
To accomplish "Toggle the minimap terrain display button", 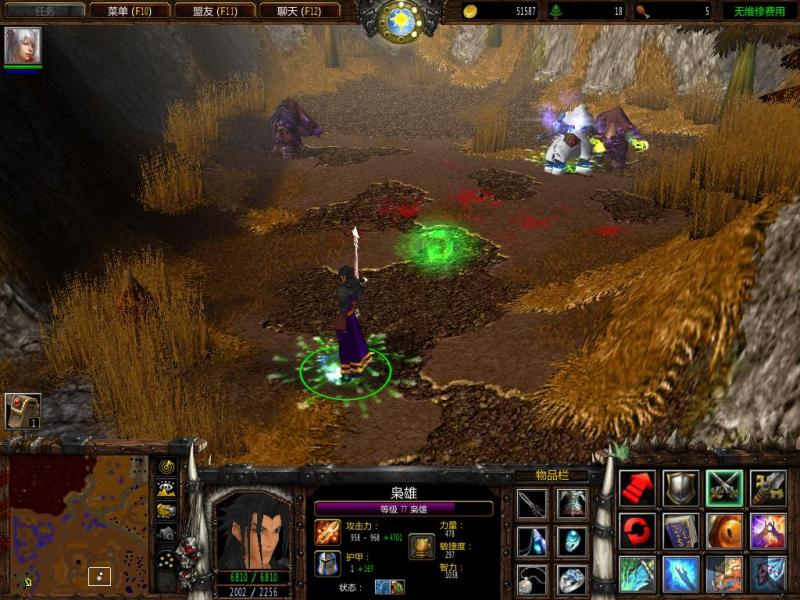I will 167,489.
